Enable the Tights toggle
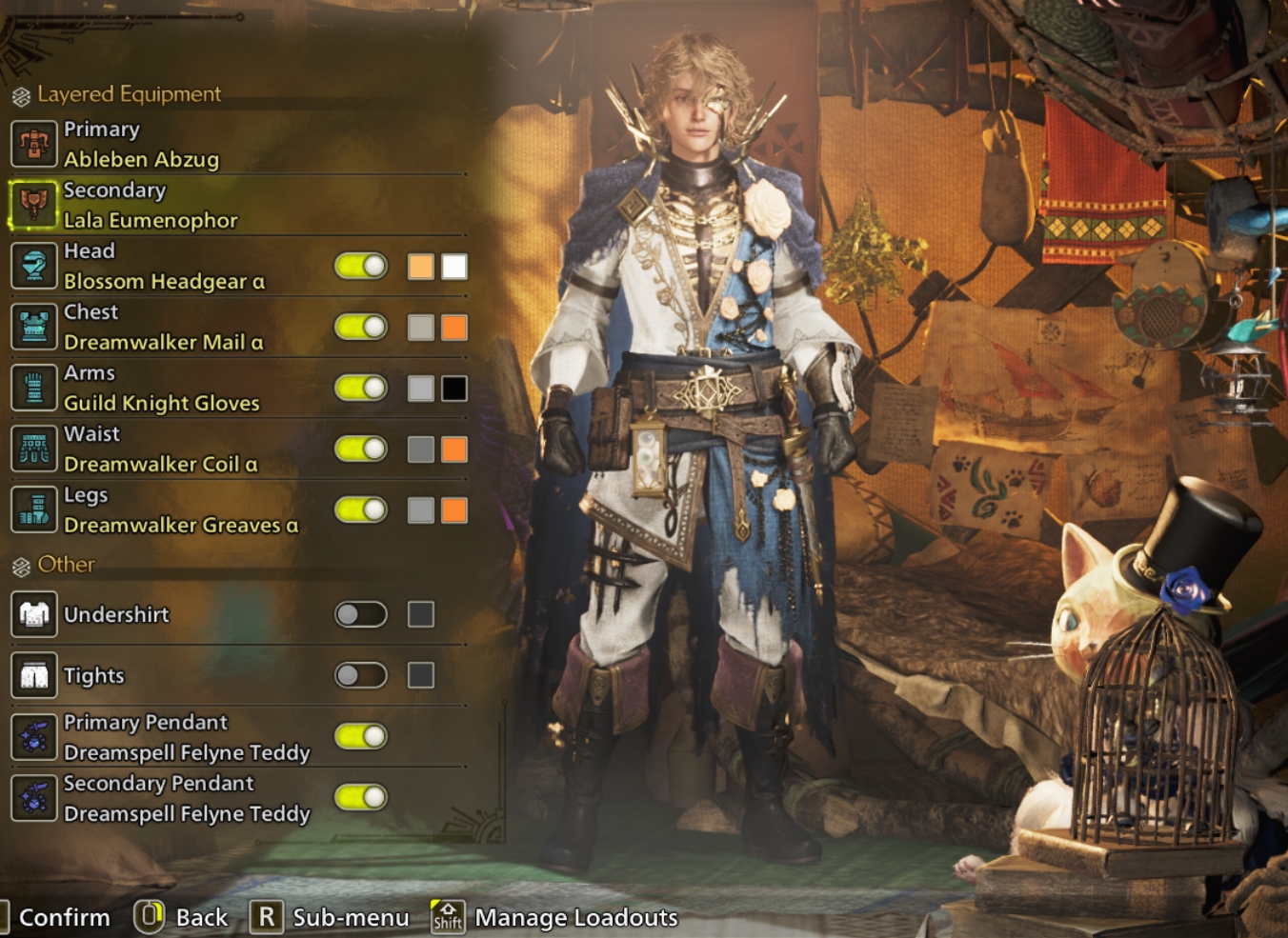 click(361, 675)
